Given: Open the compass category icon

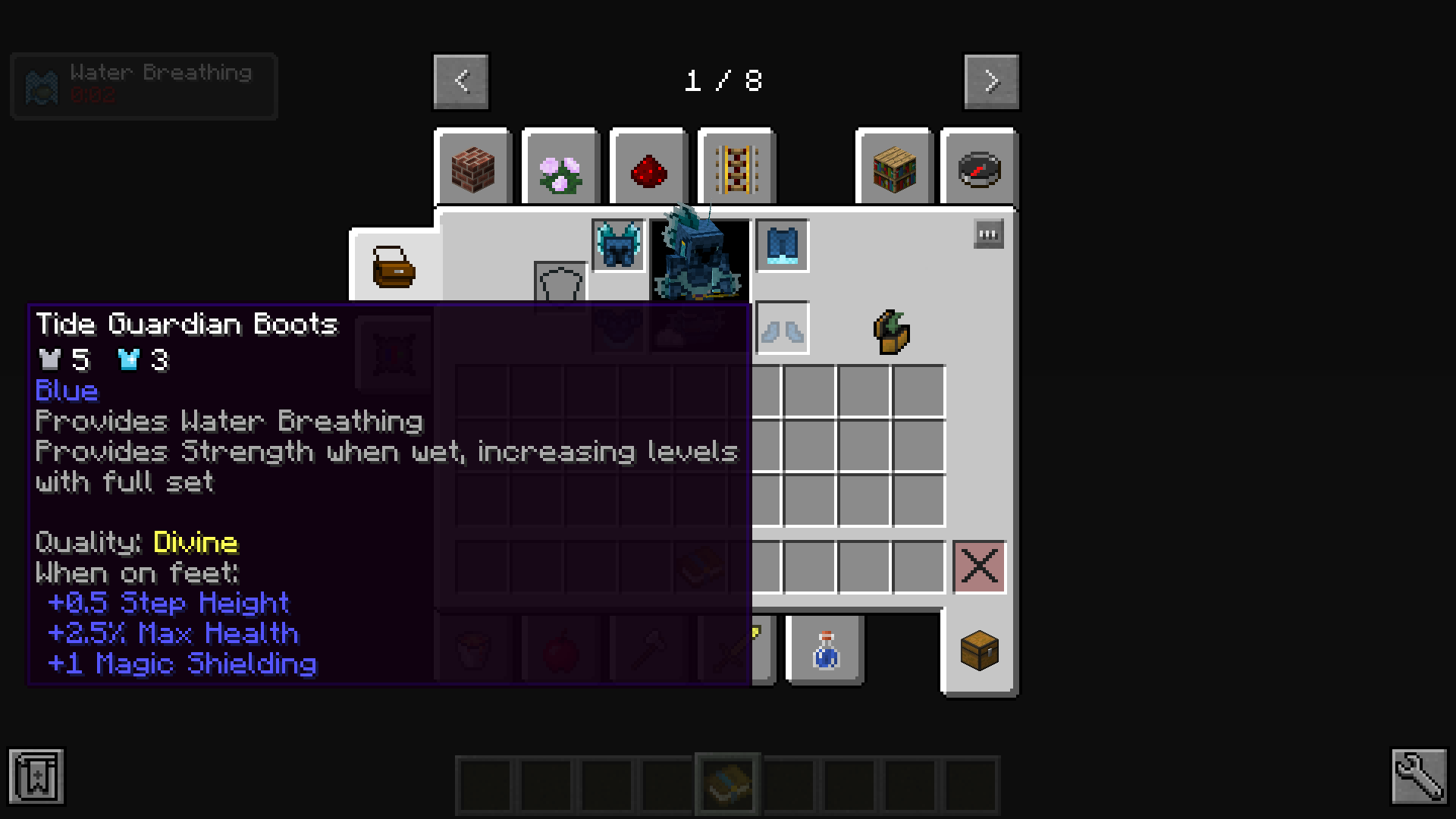Looking at the screenshot, I should [978, 168].
